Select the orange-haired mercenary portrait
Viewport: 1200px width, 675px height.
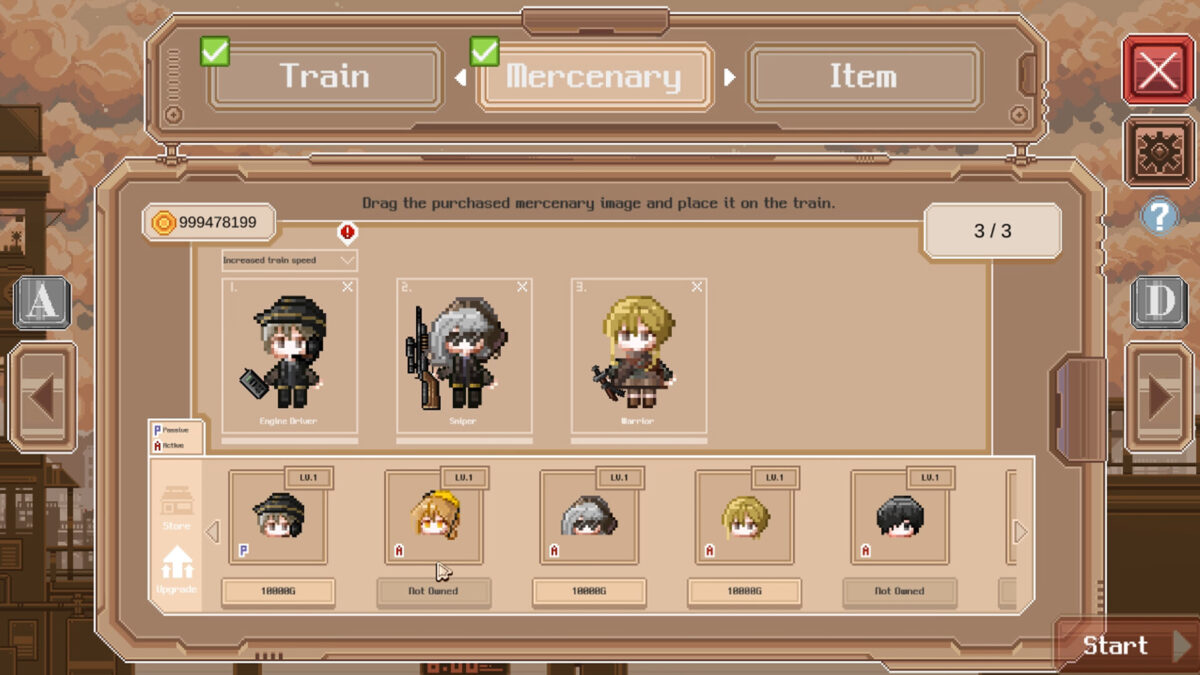click(x=433, y=518)
